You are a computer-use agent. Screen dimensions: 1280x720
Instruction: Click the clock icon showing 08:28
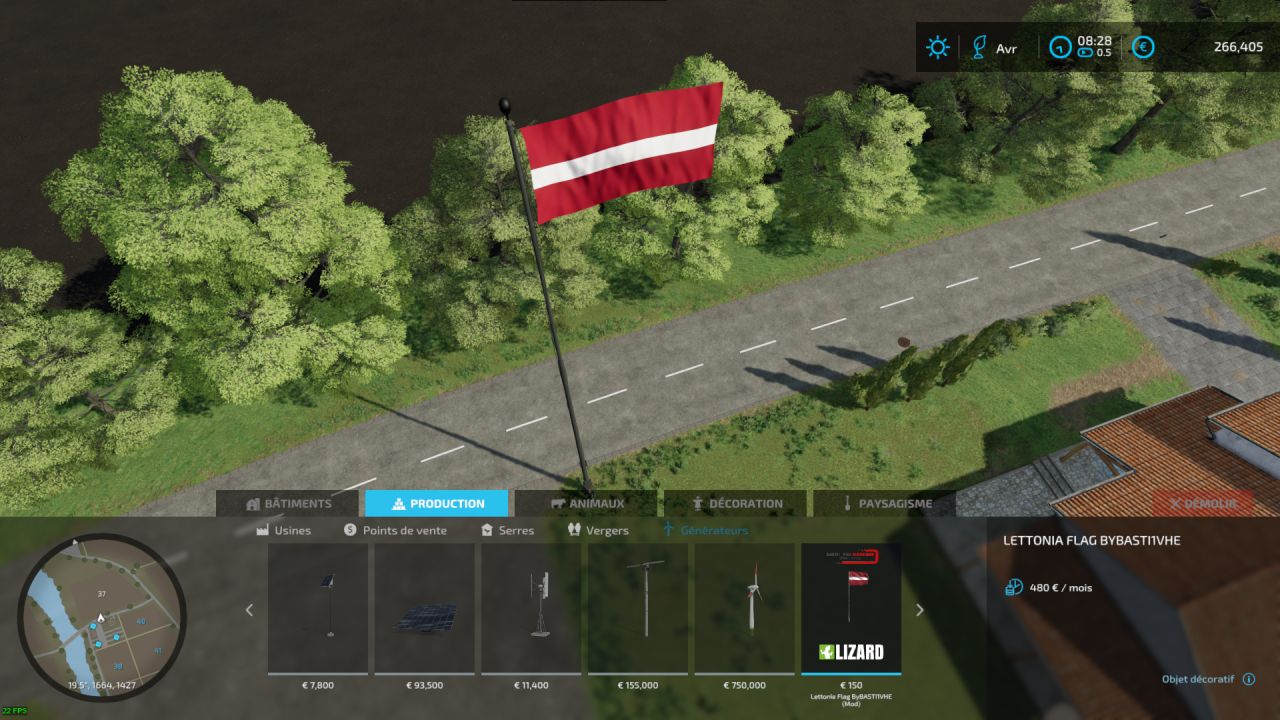click(x=1060, y=47)
